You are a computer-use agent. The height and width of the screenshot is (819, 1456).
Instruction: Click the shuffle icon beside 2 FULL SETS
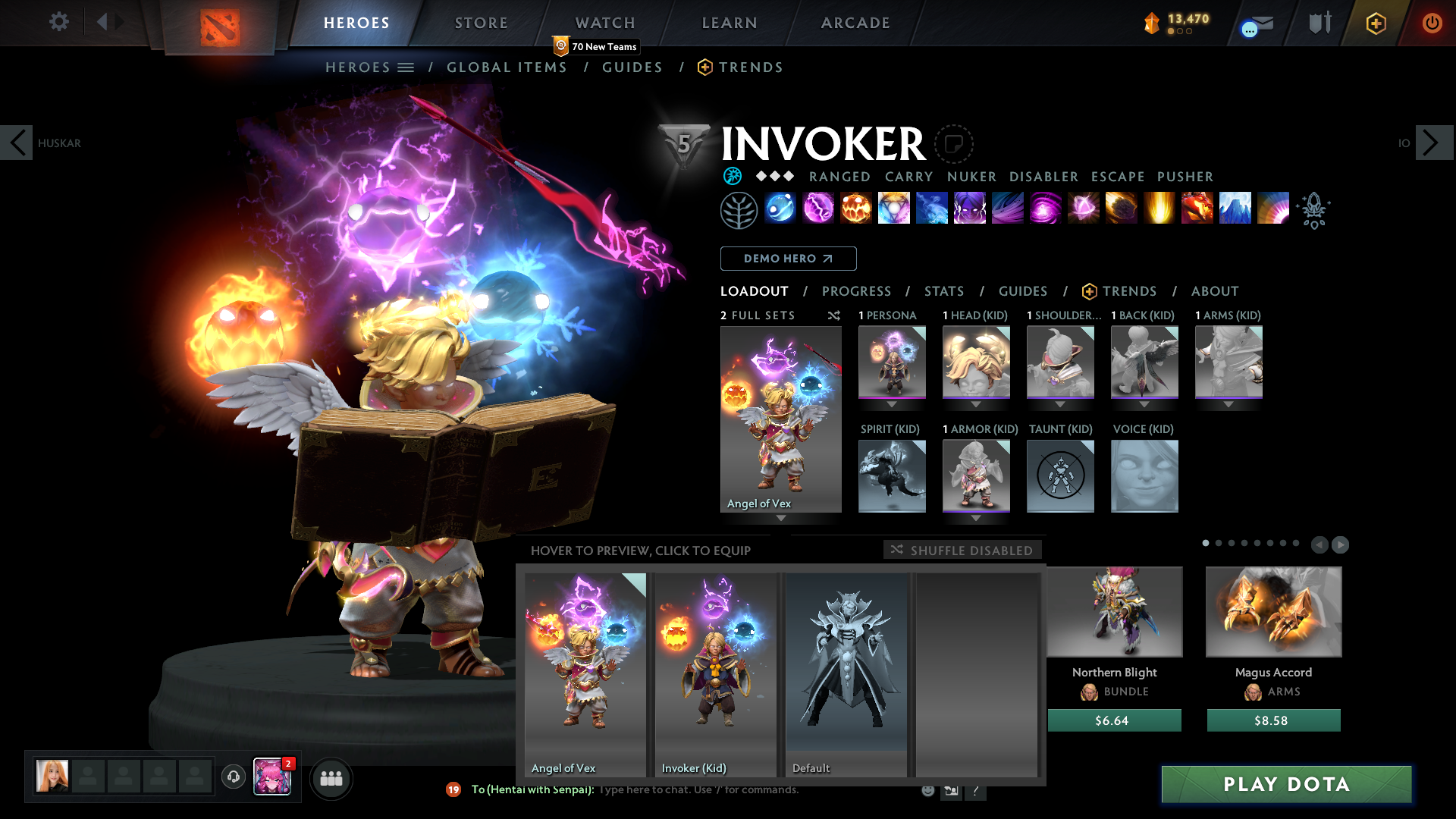coord(834,315)
